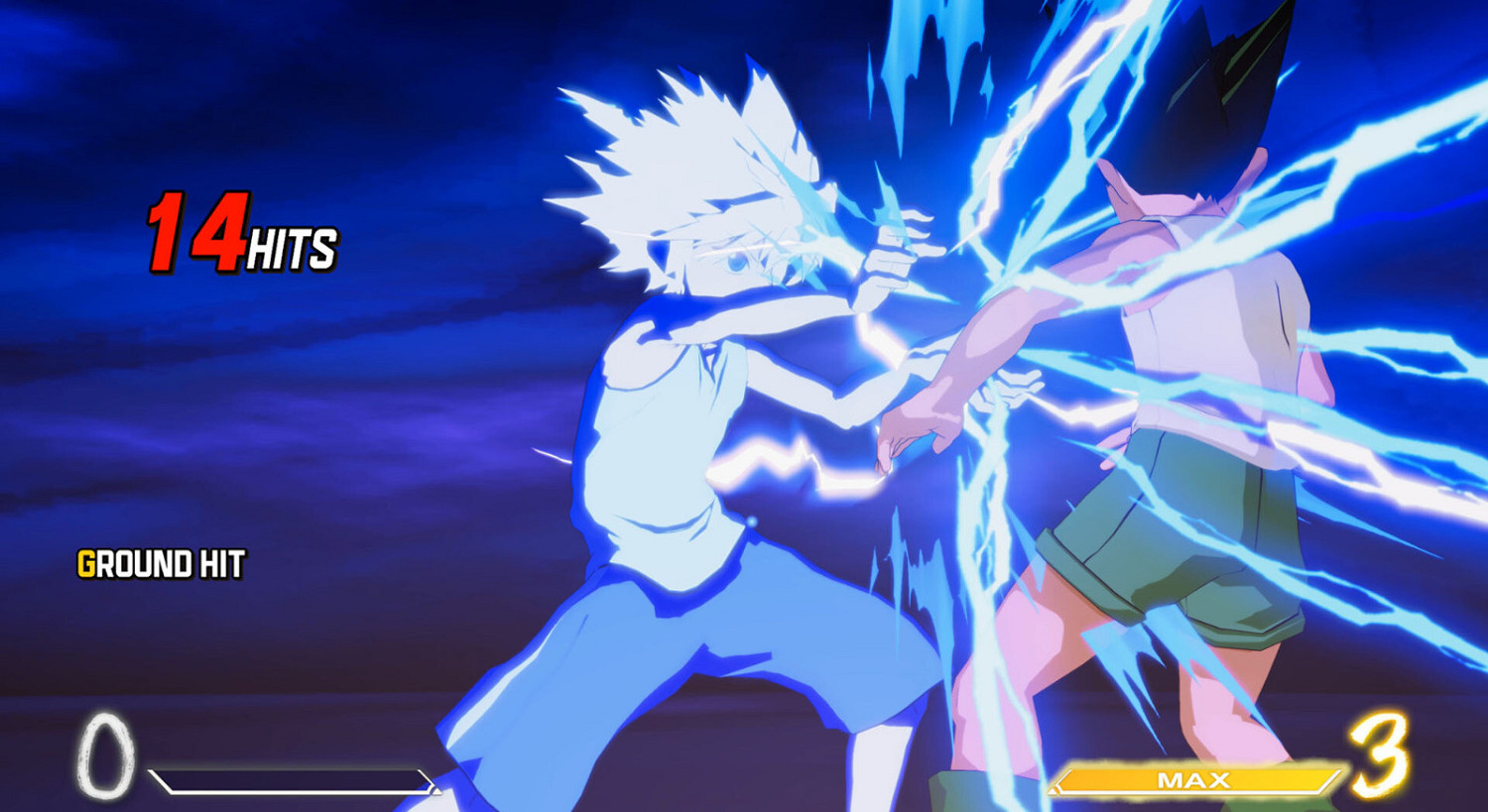Screen dimensions: 1488x812
Task: Select the GROUND HIT status indicator
Action: (x=162, y=565)
